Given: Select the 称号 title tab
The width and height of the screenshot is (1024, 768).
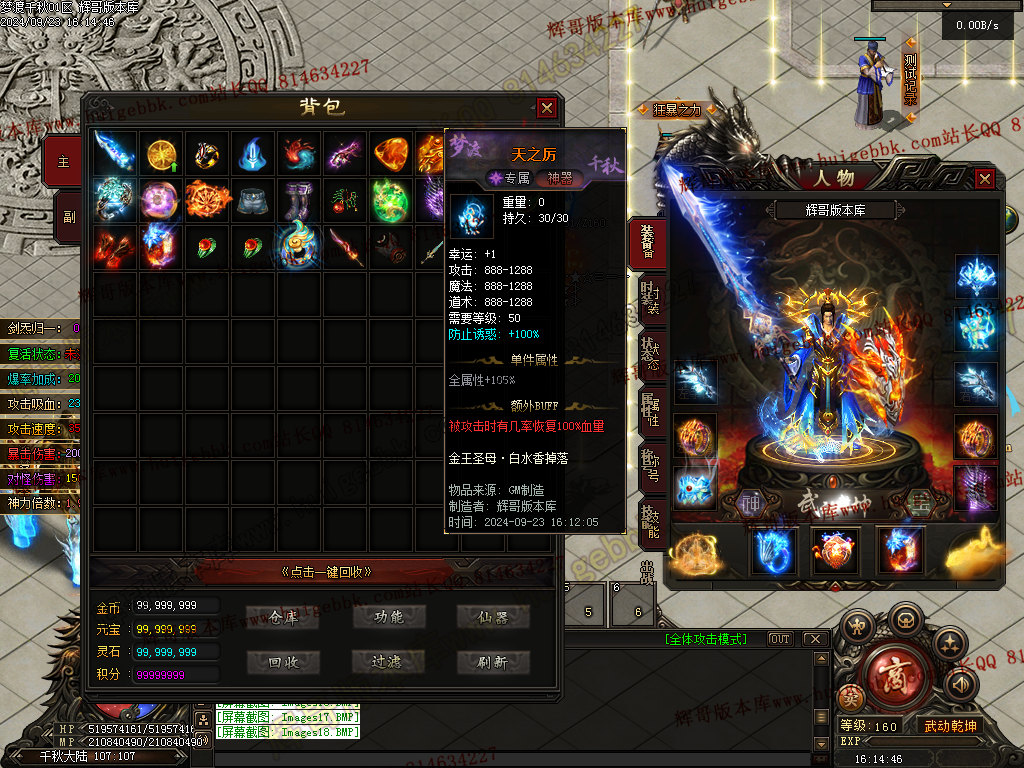Looking at the screenshot, I should pos(649,462).
